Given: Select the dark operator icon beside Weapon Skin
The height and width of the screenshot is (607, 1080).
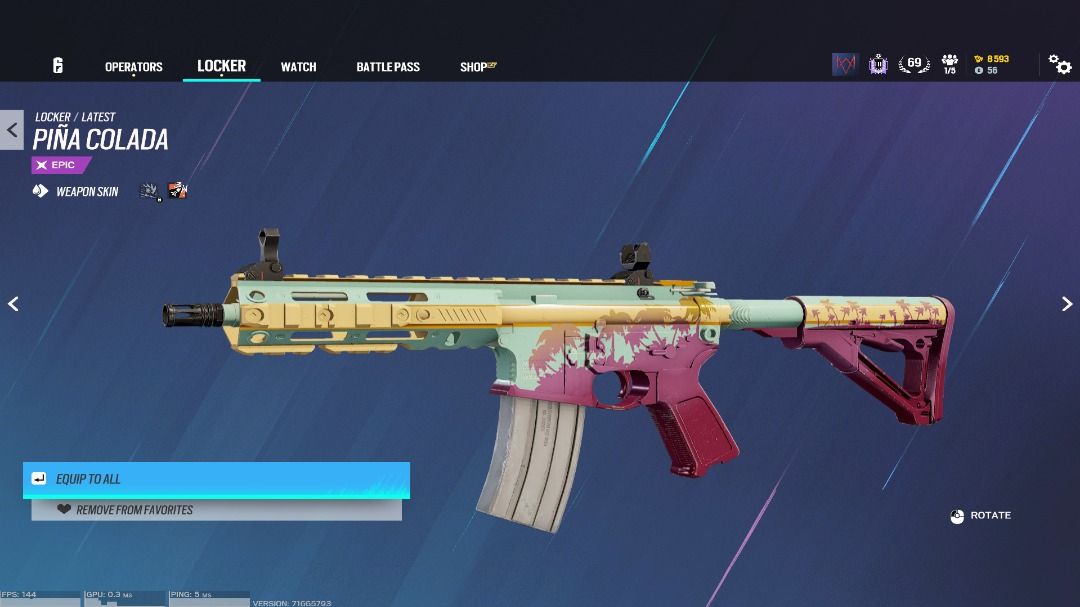Looking at the screenshot, I should [x=149, y=190].
